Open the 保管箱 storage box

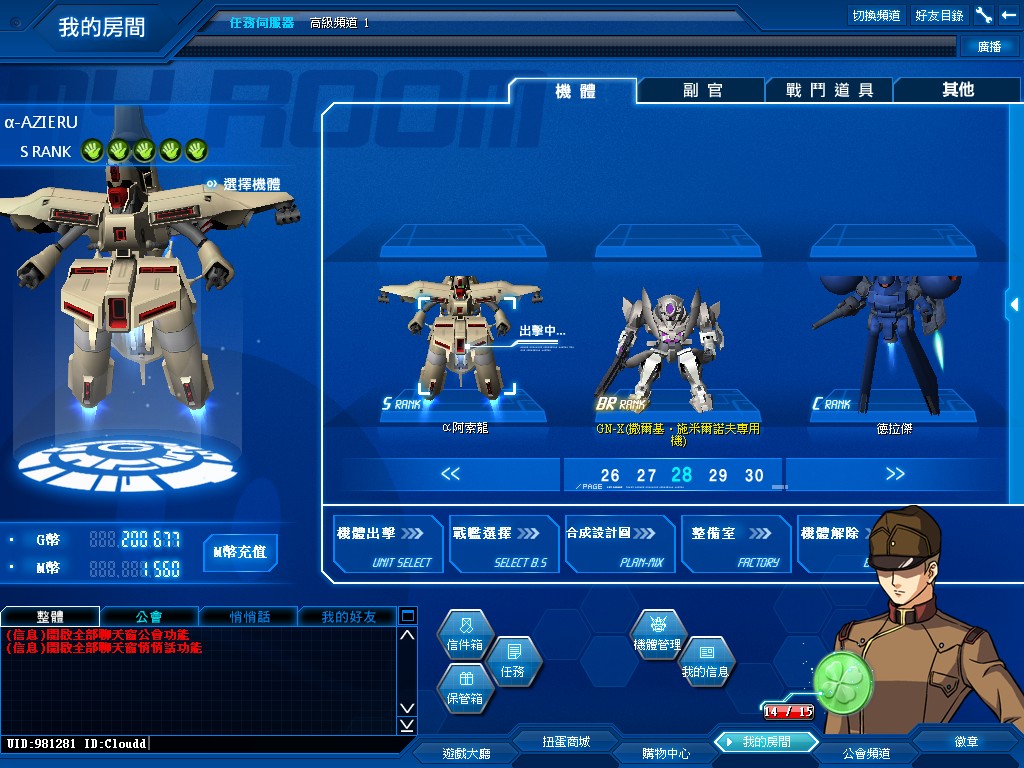465,692
